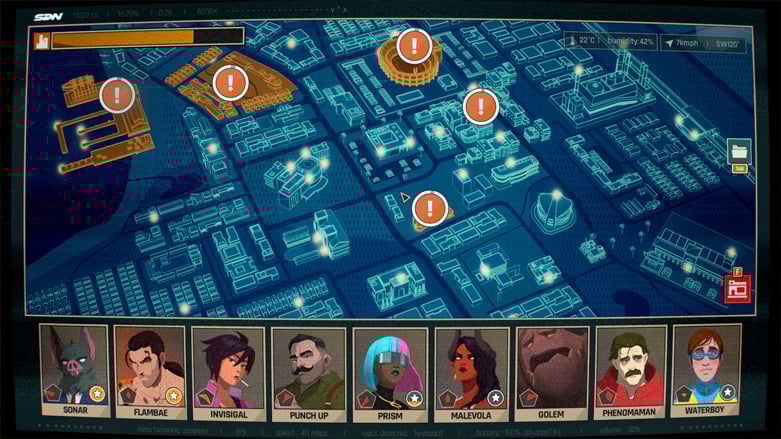This screenshot has height=439, width=781.
Task: Select Punch Up for dispatch
Action: tap(308, 370)
